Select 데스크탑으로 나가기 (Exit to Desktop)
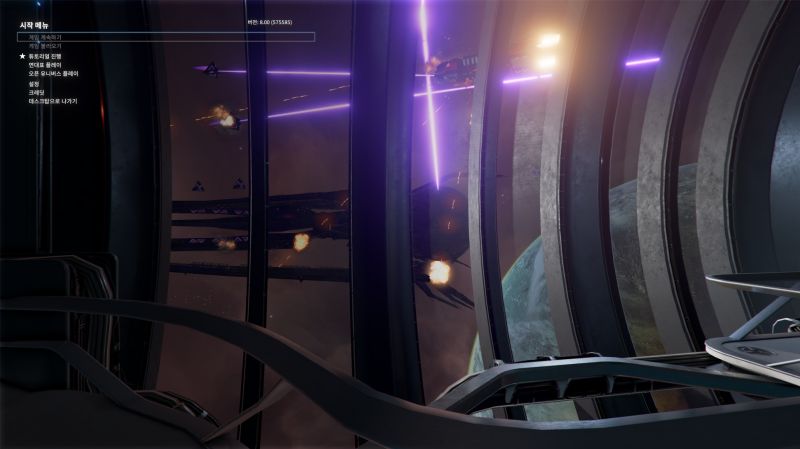 pyautogui.click(x=53, y=101)
